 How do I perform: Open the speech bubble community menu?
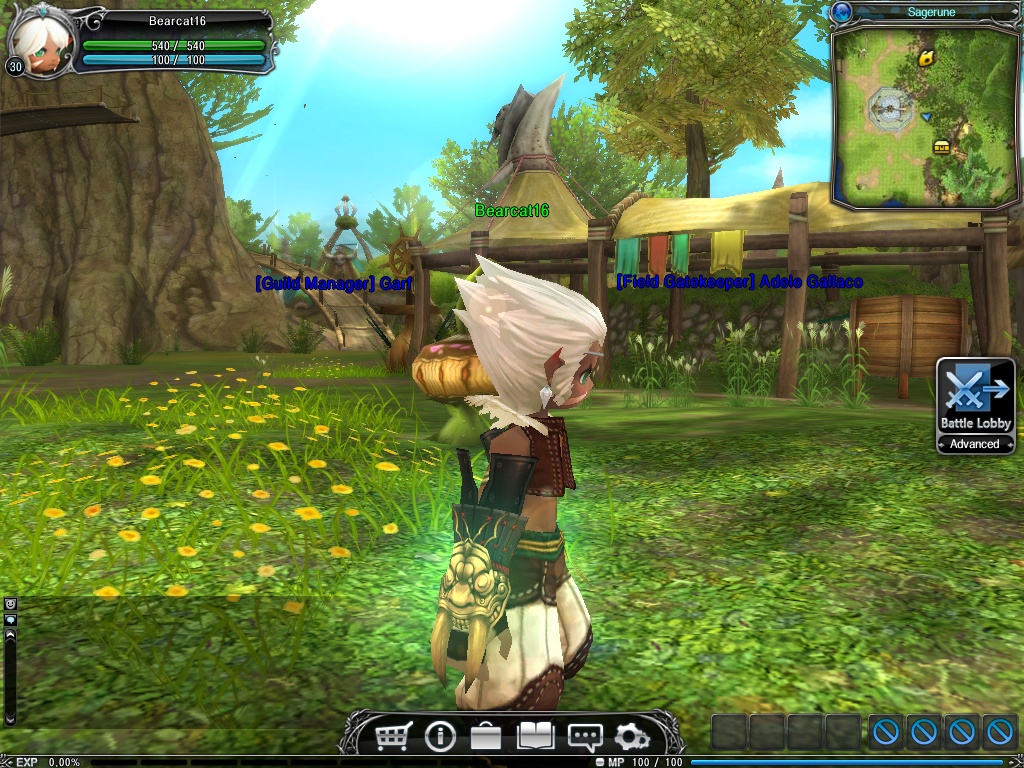pos(584,738)
